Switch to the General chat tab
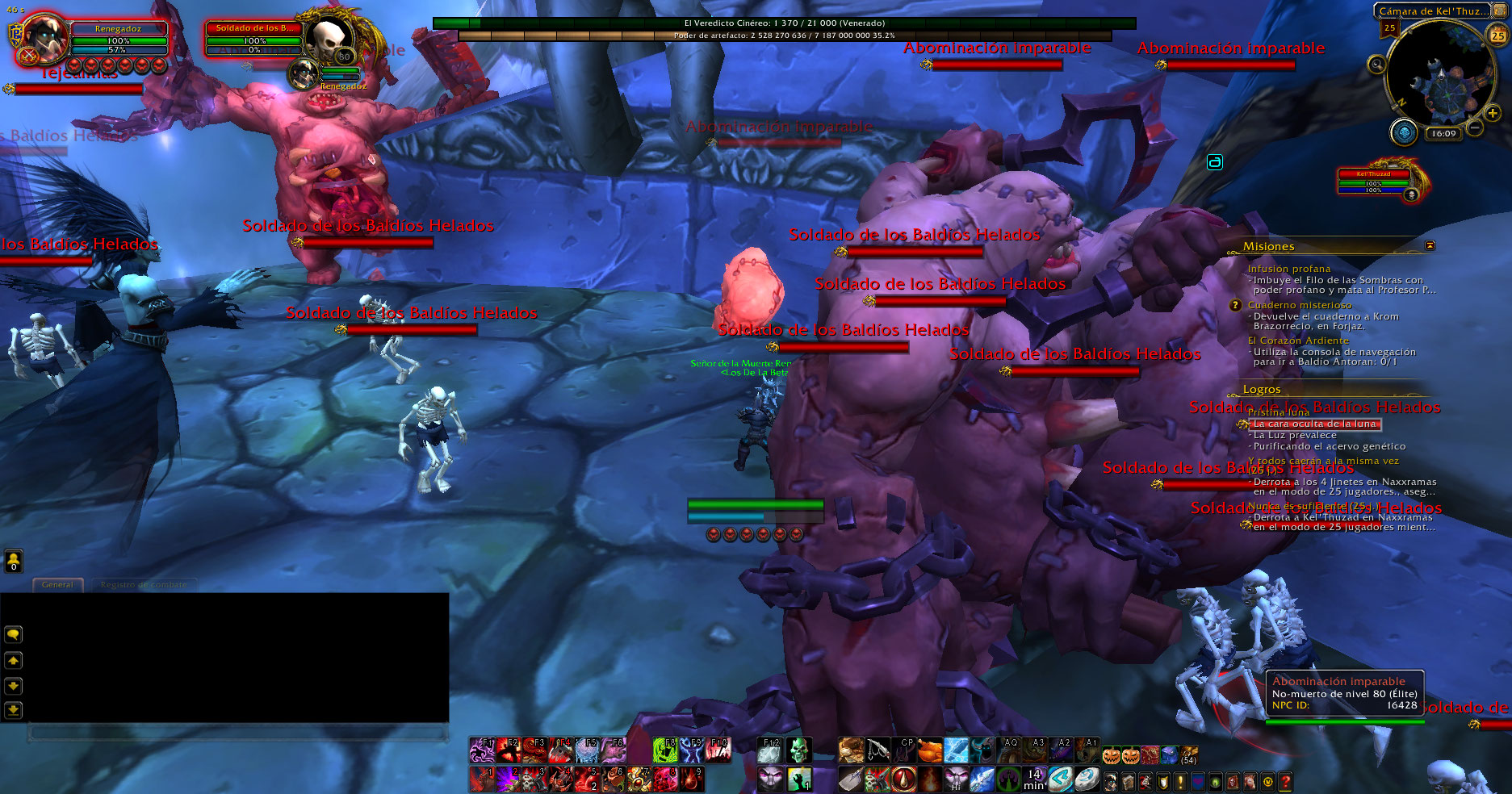 click(57, 585)
